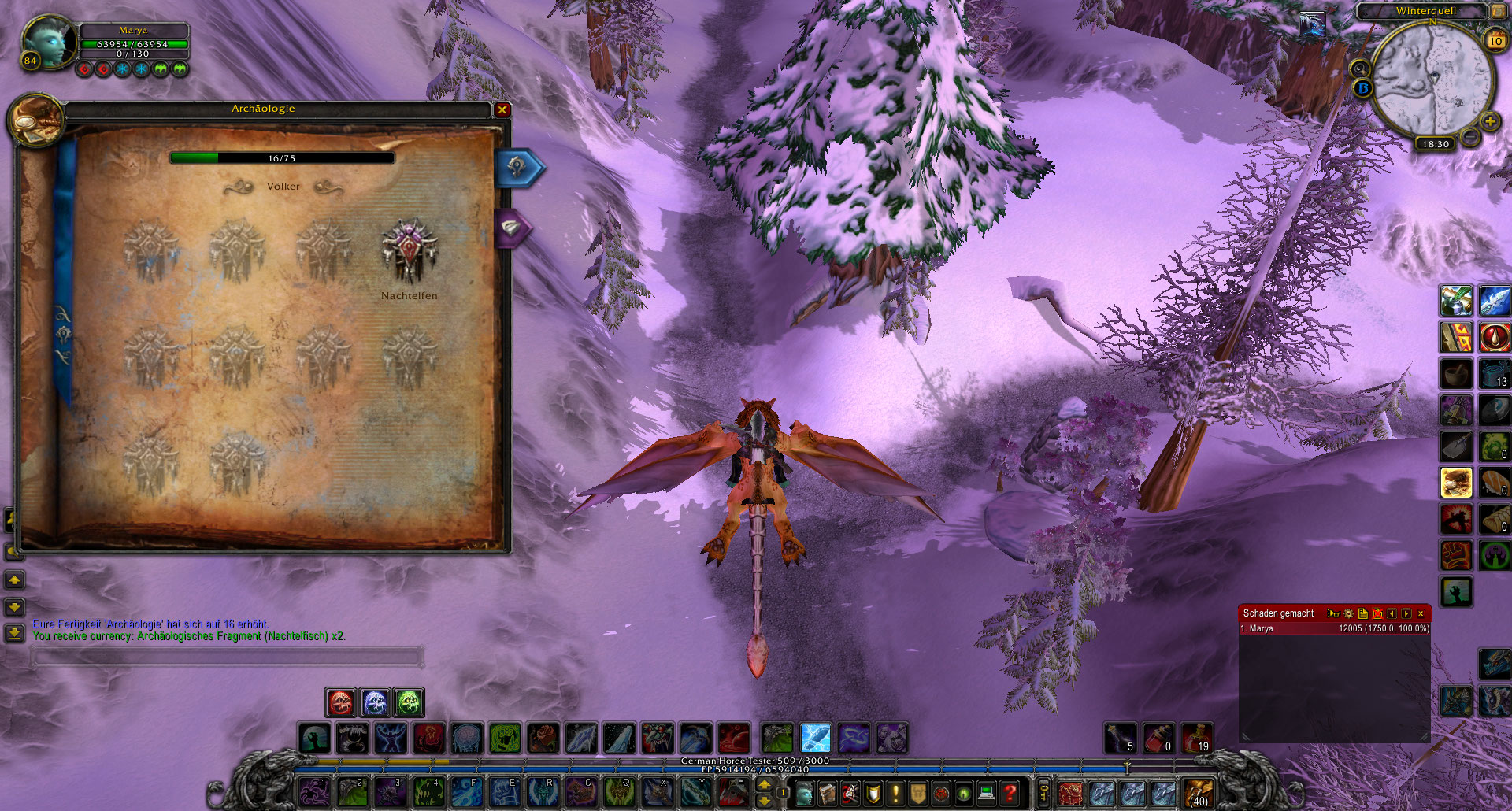Open the red question mark help button
This screenshot has width=1512, height=811.
[x=1009, y=791]
